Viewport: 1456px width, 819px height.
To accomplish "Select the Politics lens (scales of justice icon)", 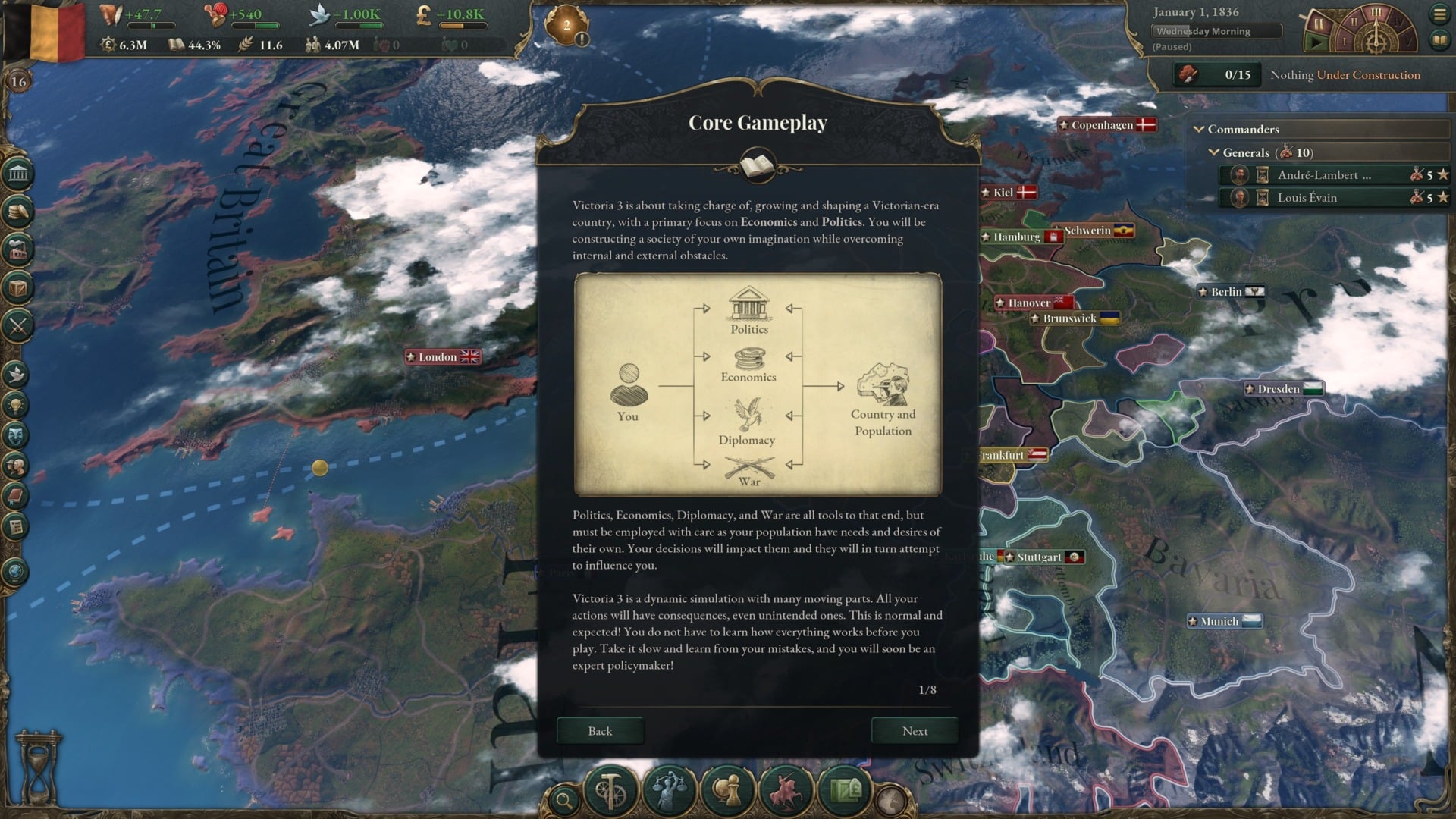I will point(669,791).
